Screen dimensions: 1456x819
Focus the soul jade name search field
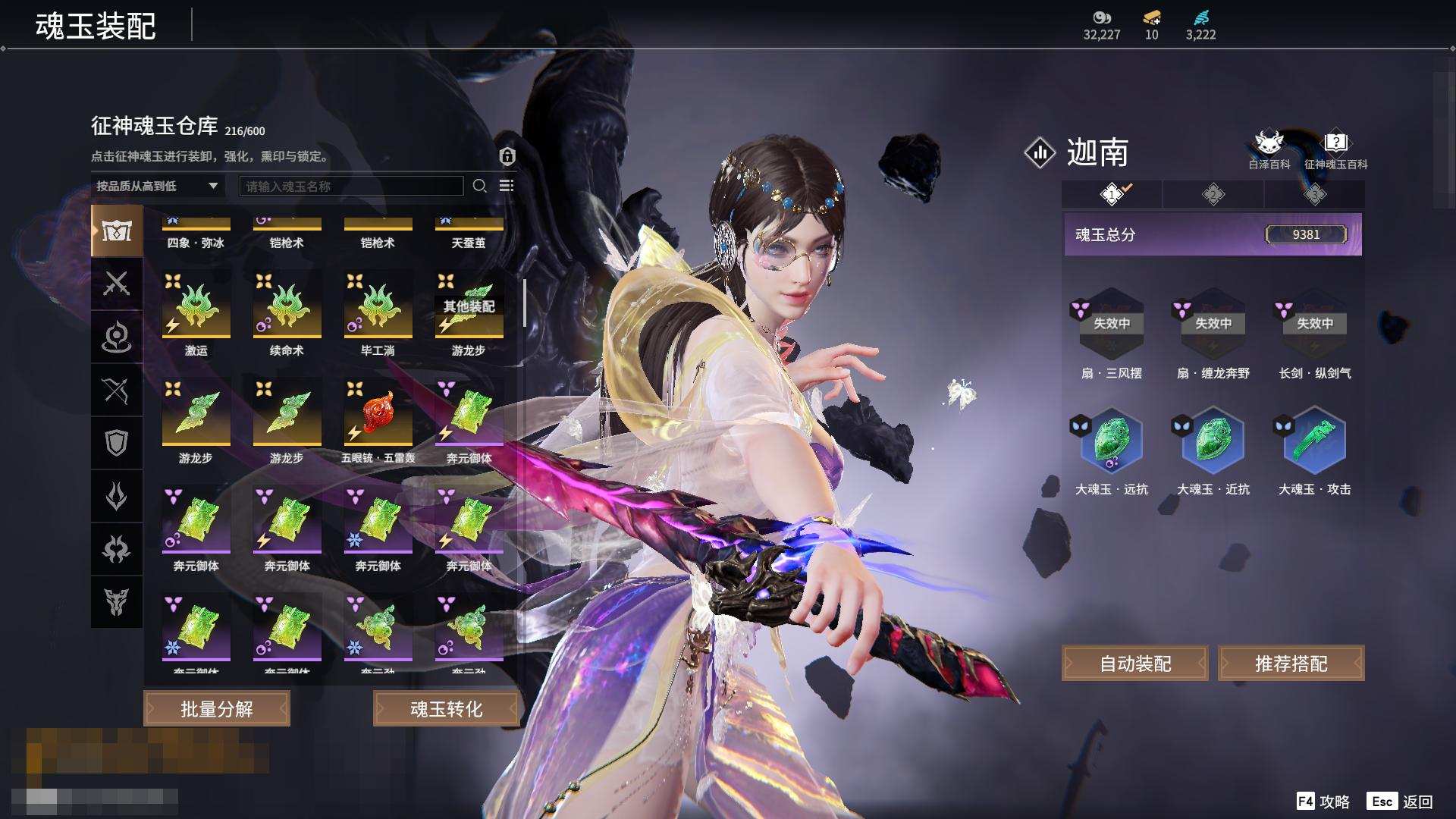click(351, 186)
